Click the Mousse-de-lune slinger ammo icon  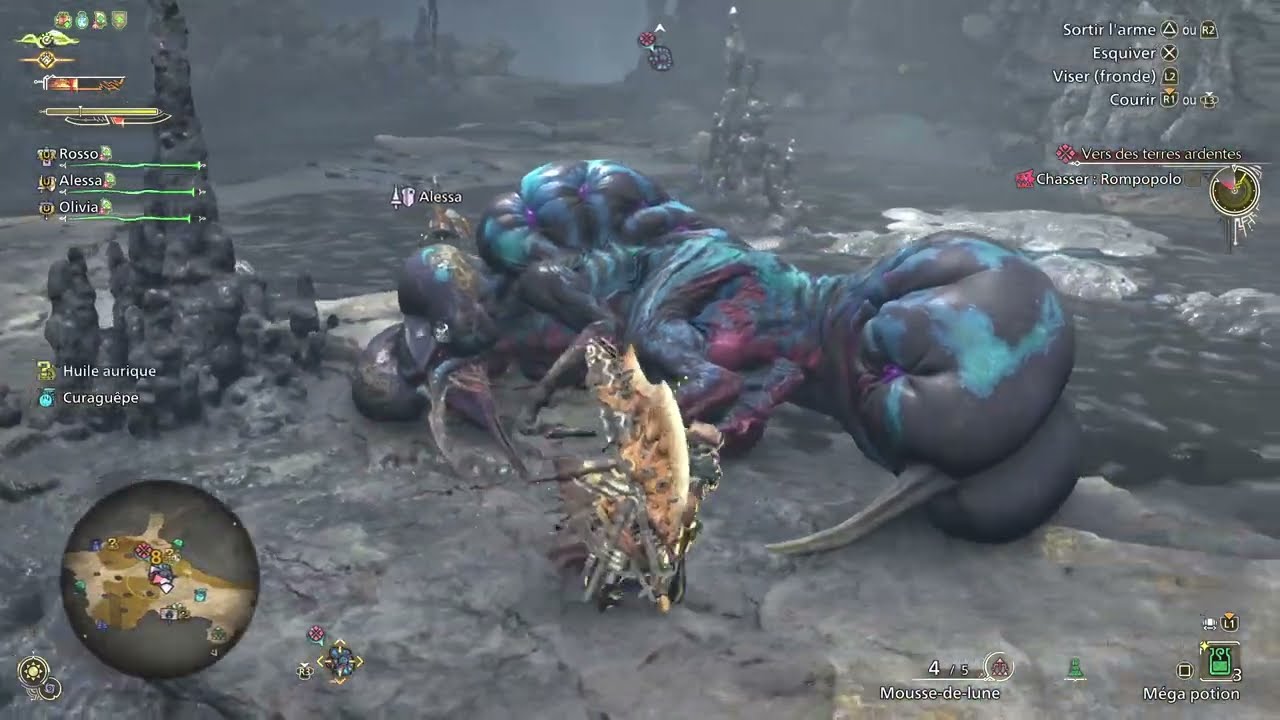pos(1000,667)
